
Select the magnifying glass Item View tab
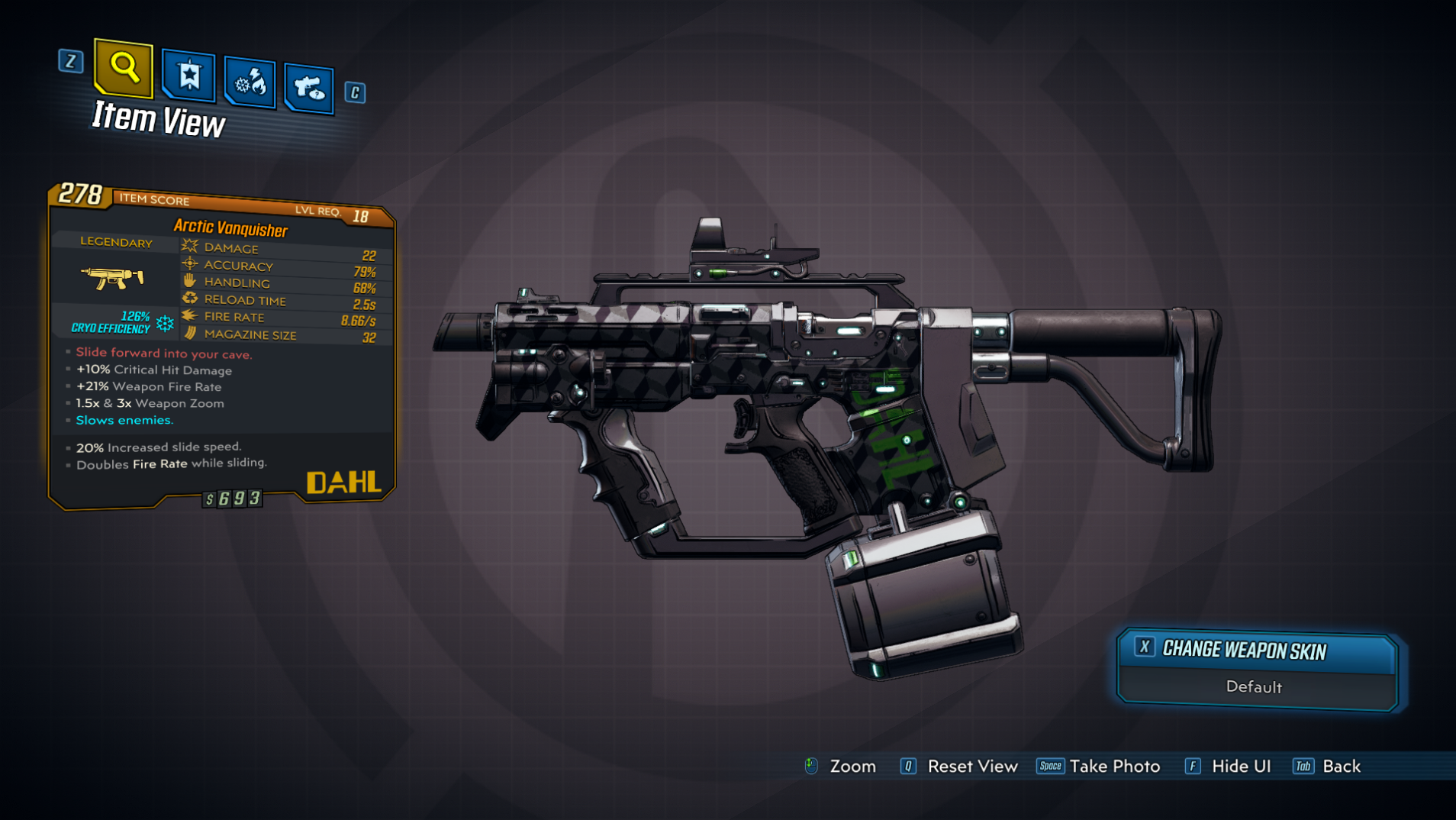tap(123, 69)
